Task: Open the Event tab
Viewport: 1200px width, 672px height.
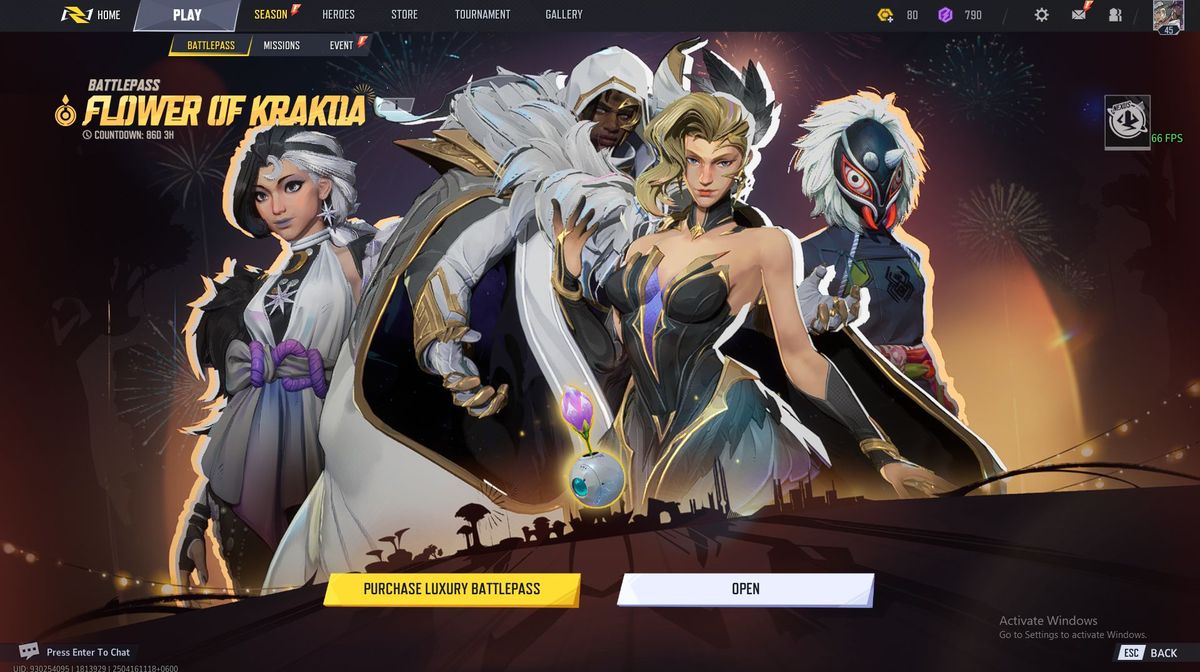Action: pyautogui.click(x=343, y=45)
